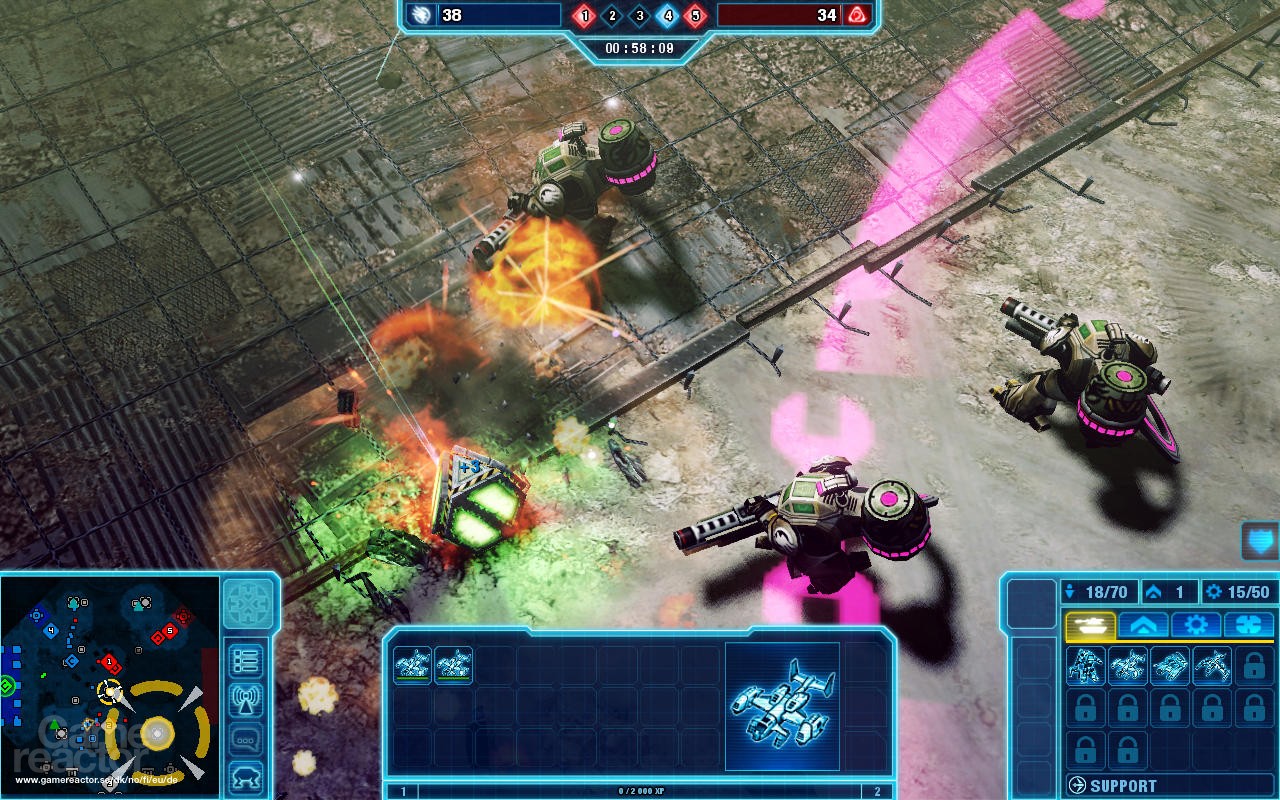Toggle planning mode above the minimap sidebar
The image size is (1280, 800).
click(247, 602)
